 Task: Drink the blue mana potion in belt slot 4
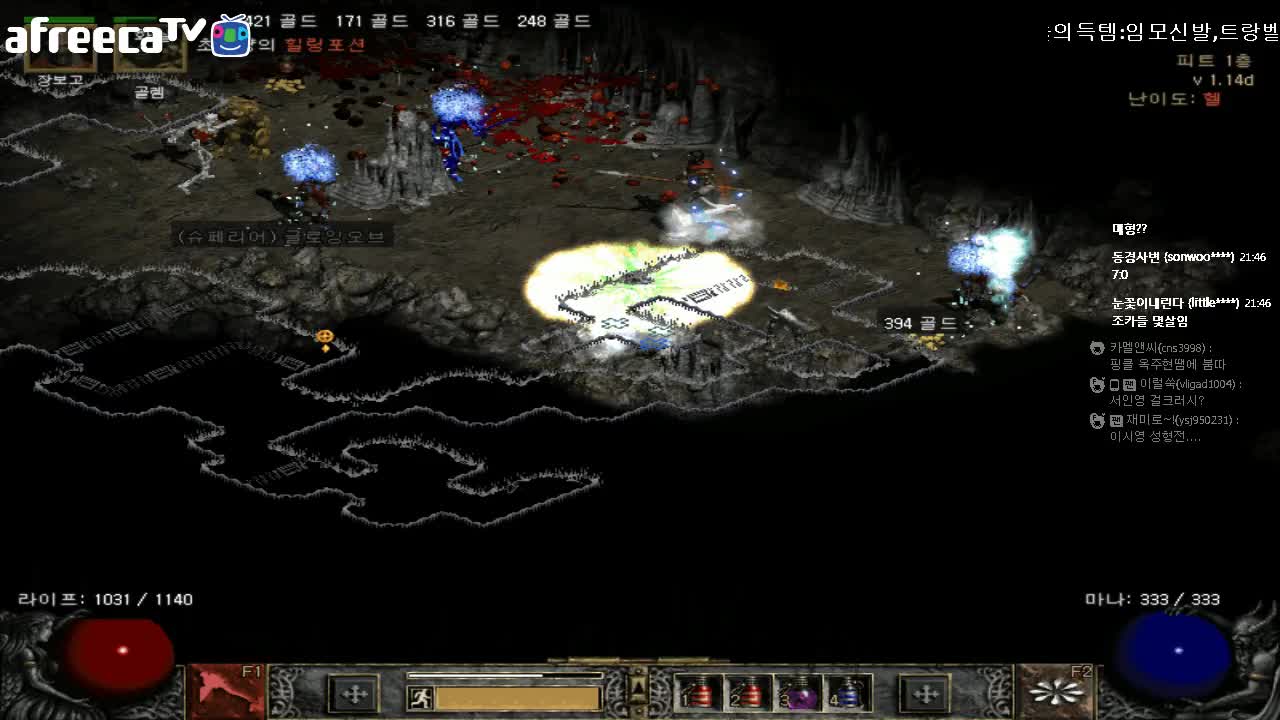point(848,693)
